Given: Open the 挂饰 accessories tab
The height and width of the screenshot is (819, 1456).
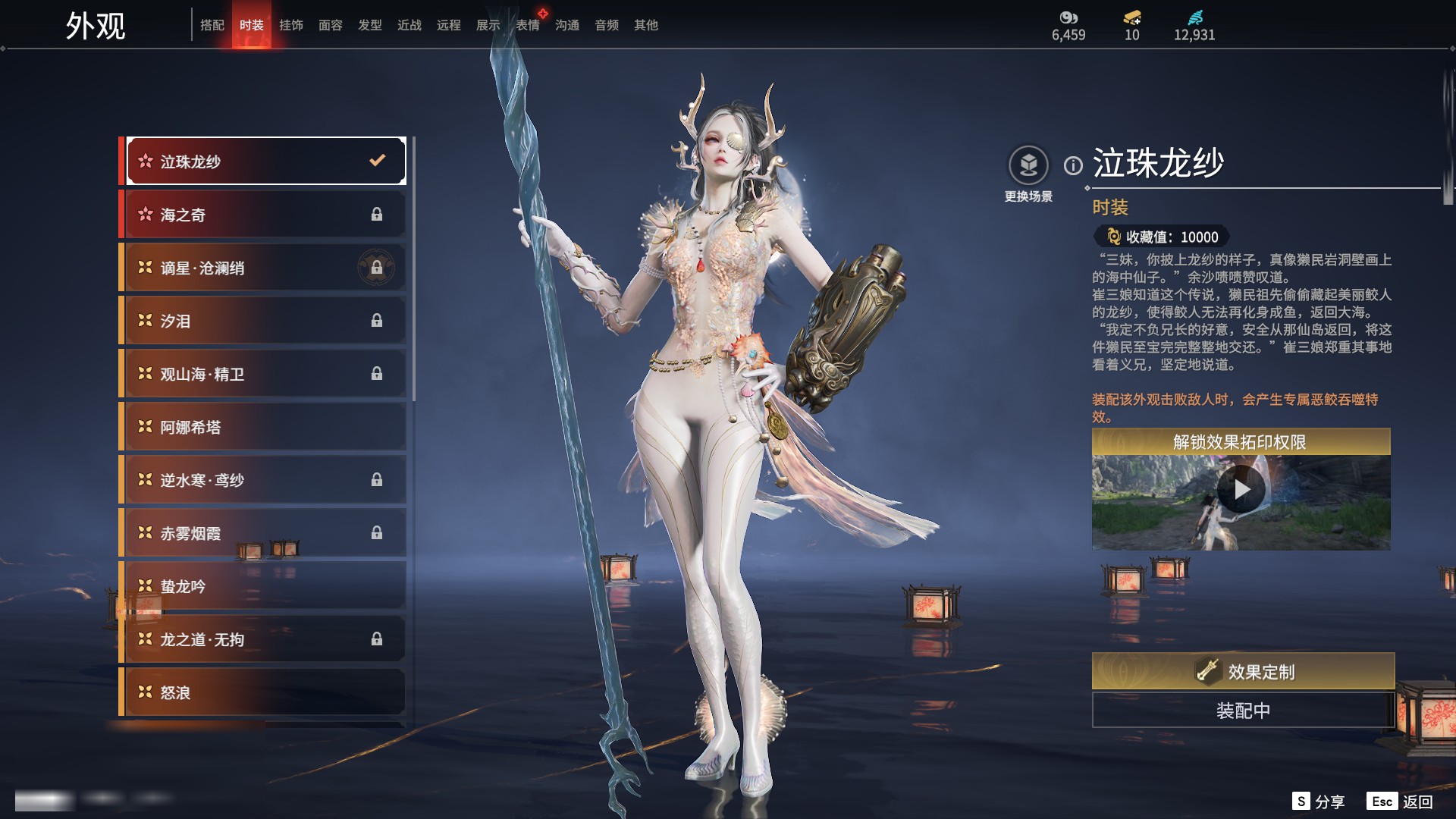Looking at the screenshot, I should pos(291,25).
